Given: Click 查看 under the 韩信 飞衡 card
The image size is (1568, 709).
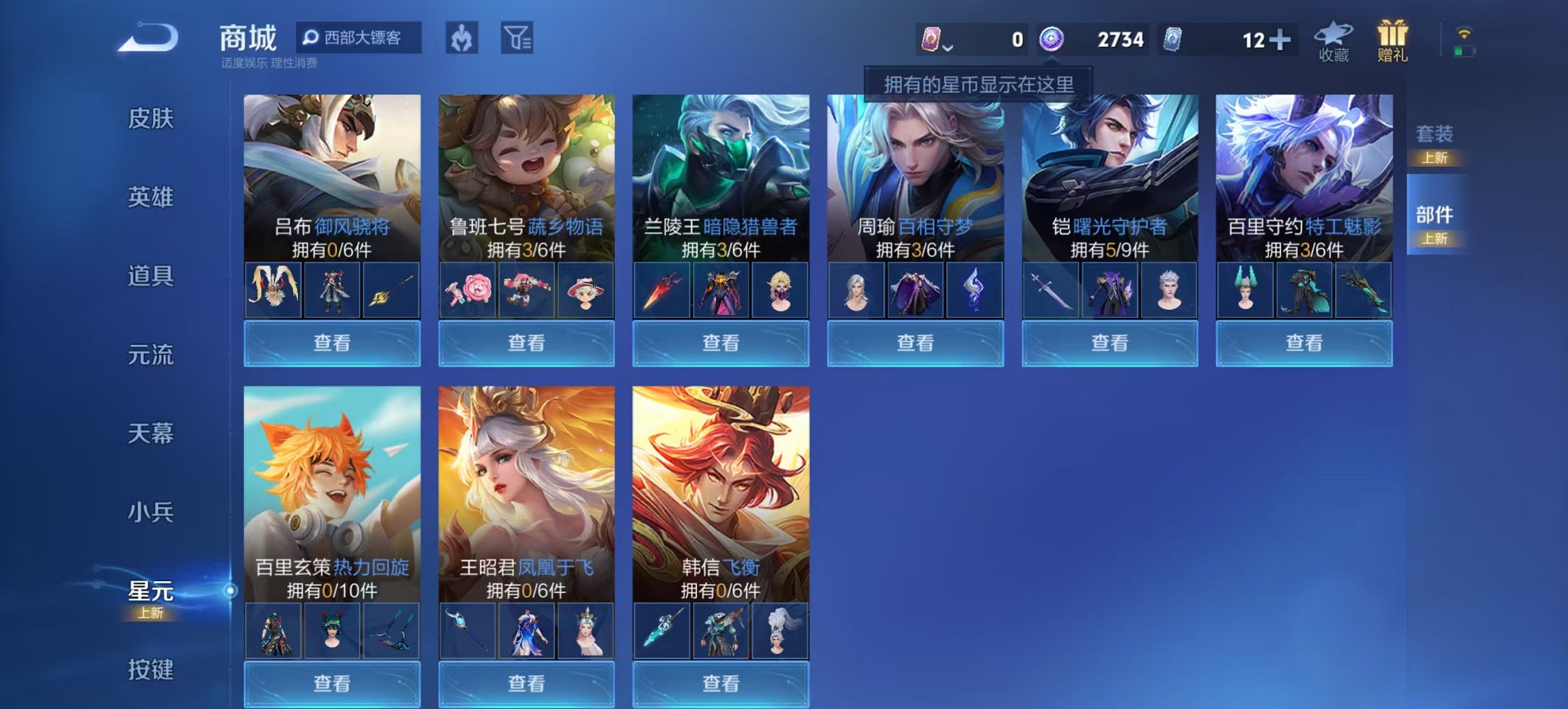Looking at the screenshot, I should click(x=722, y=684).
